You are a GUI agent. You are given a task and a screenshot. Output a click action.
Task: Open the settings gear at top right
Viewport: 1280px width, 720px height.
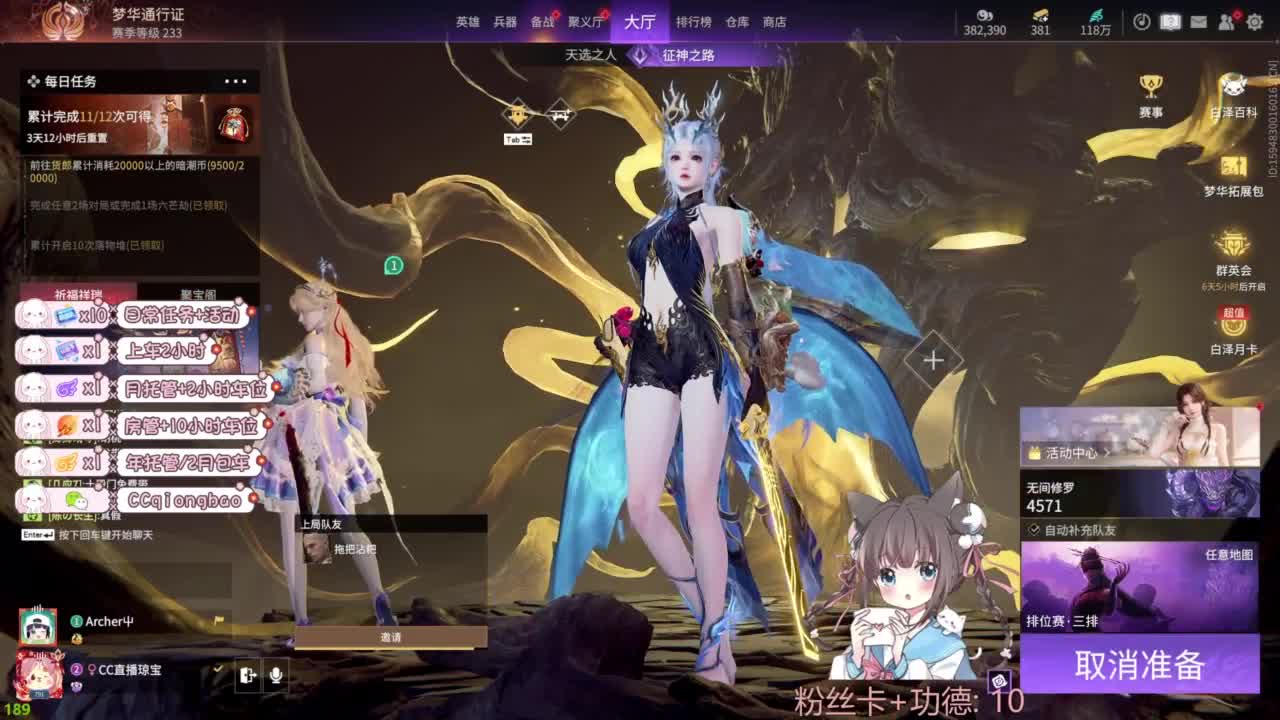(x=1256, y=21)
